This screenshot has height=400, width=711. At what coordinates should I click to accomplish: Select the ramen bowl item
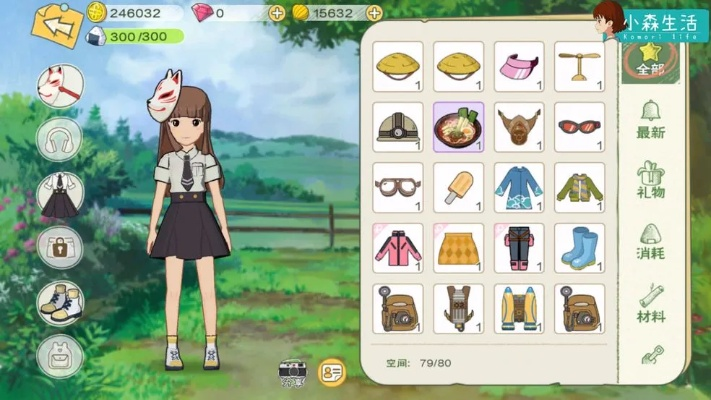[x=459, y=127]
